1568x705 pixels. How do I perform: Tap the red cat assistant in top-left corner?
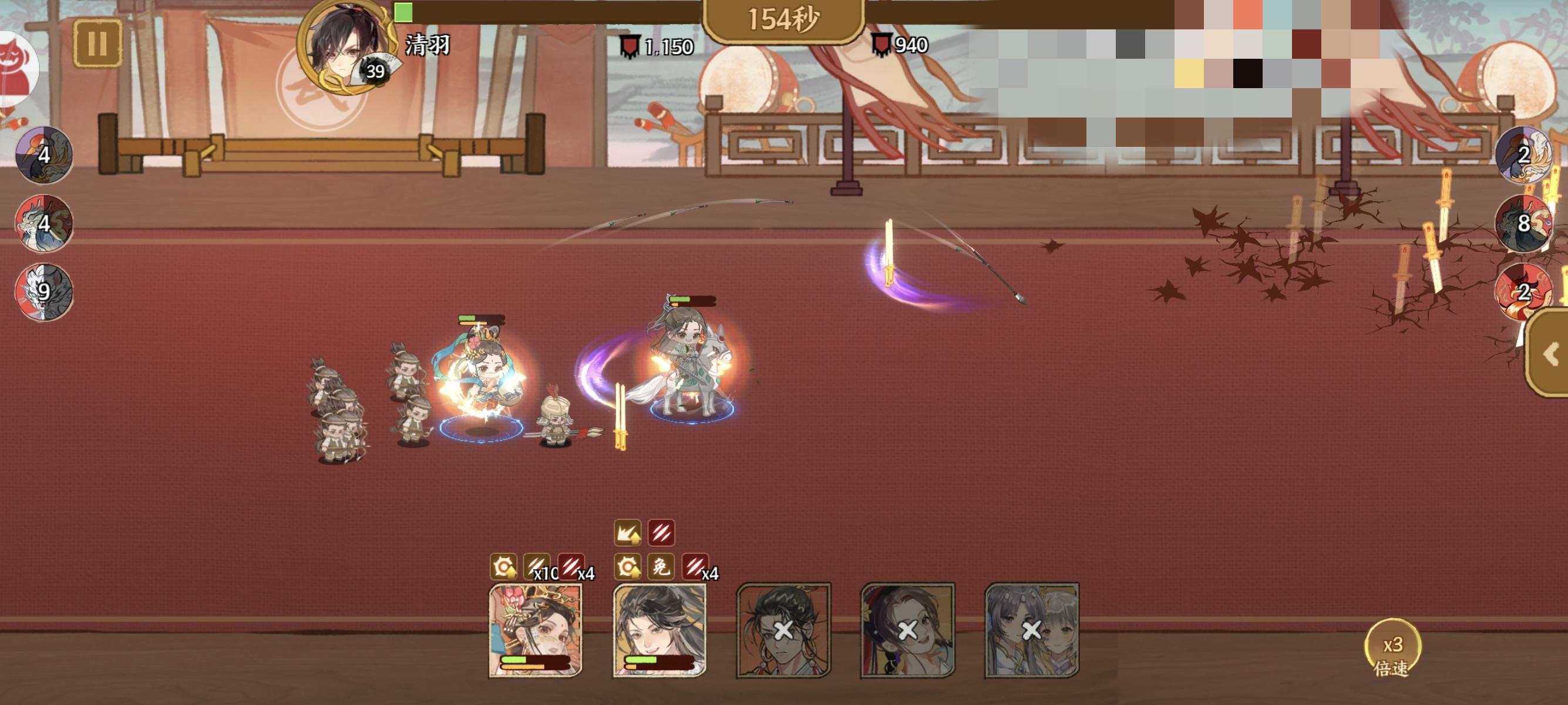[15, 67]
